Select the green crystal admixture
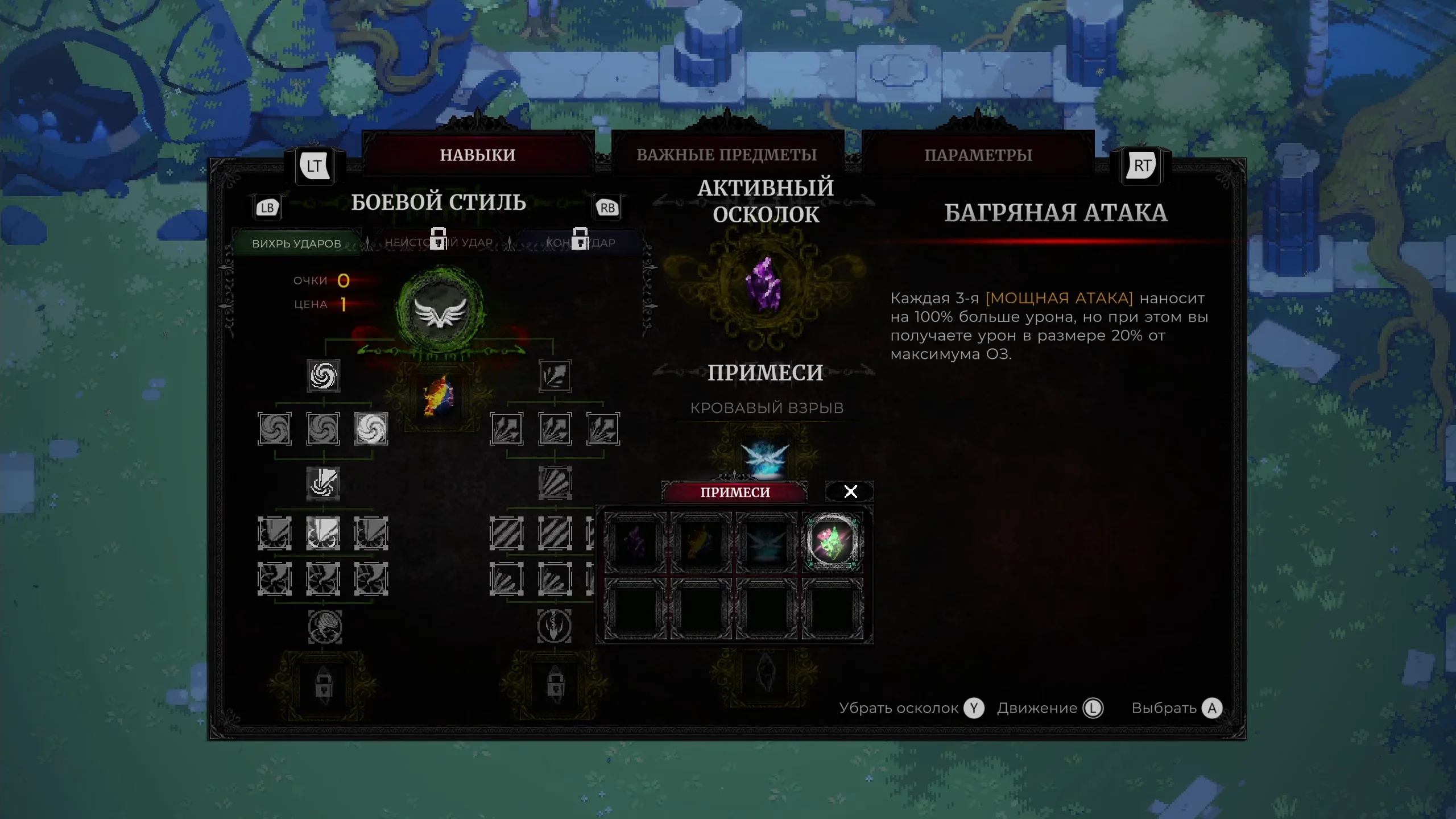The image size is (1456, 819). 833,542
